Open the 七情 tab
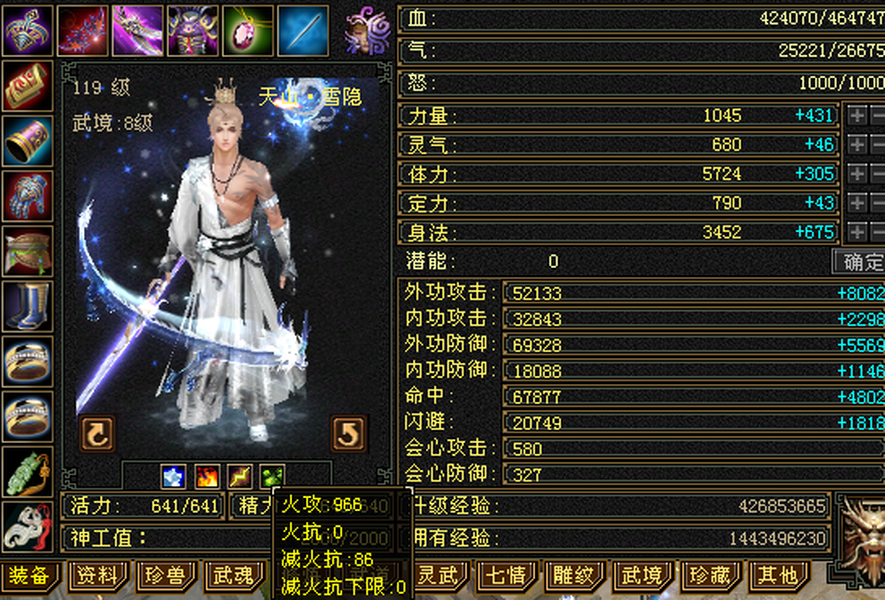The width and height of the screenshot is (885, 600). click(x=507, y=576)
